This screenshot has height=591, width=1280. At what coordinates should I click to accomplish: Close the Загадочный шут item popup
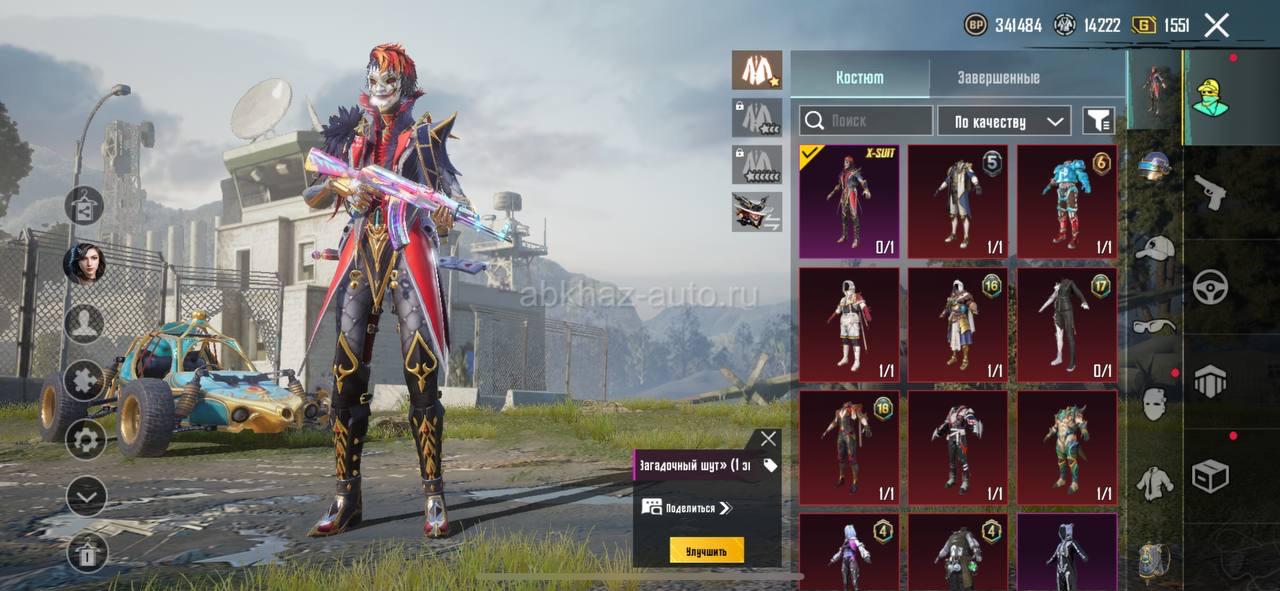pyautogui.click(x=767, y=439)
